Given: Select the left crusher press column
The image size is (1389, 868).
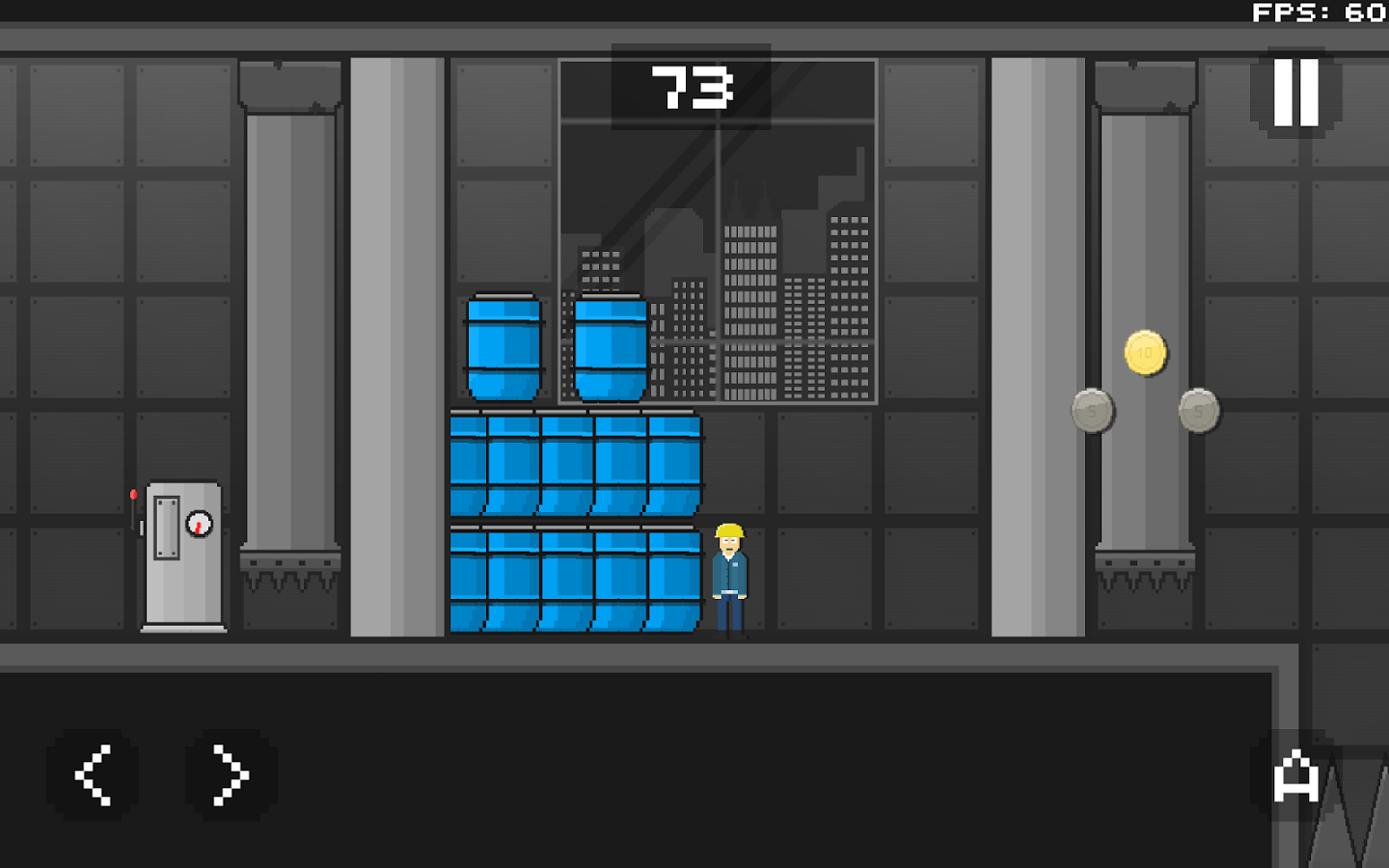Looking at the screenshot, I should [x=288, y=318].
